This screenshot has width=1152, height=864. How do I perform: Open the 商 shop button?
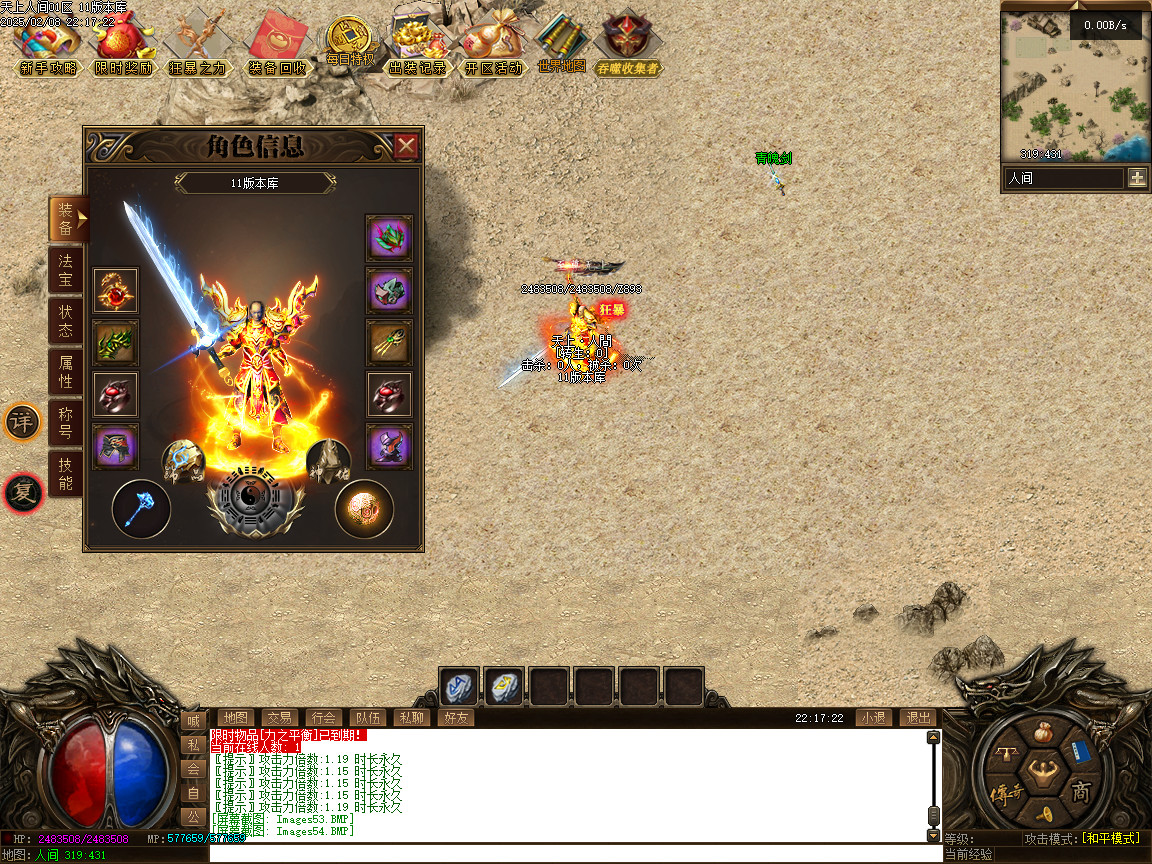(1081, 793)
